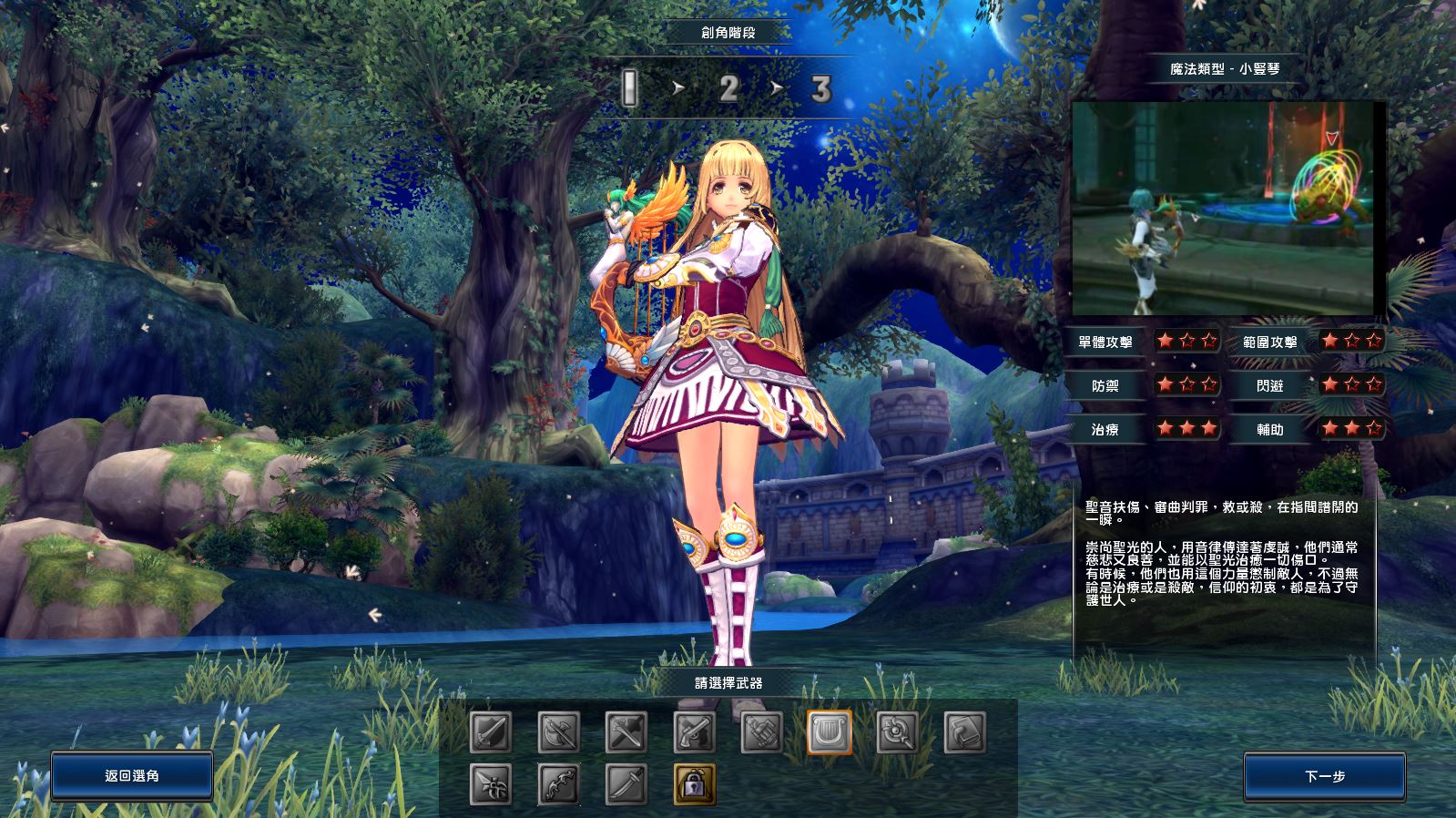This screenshot has width=1456, height=818.
Task: Play the harp skill preview video
Action: pyautogui.click(x=1224, y=208)
